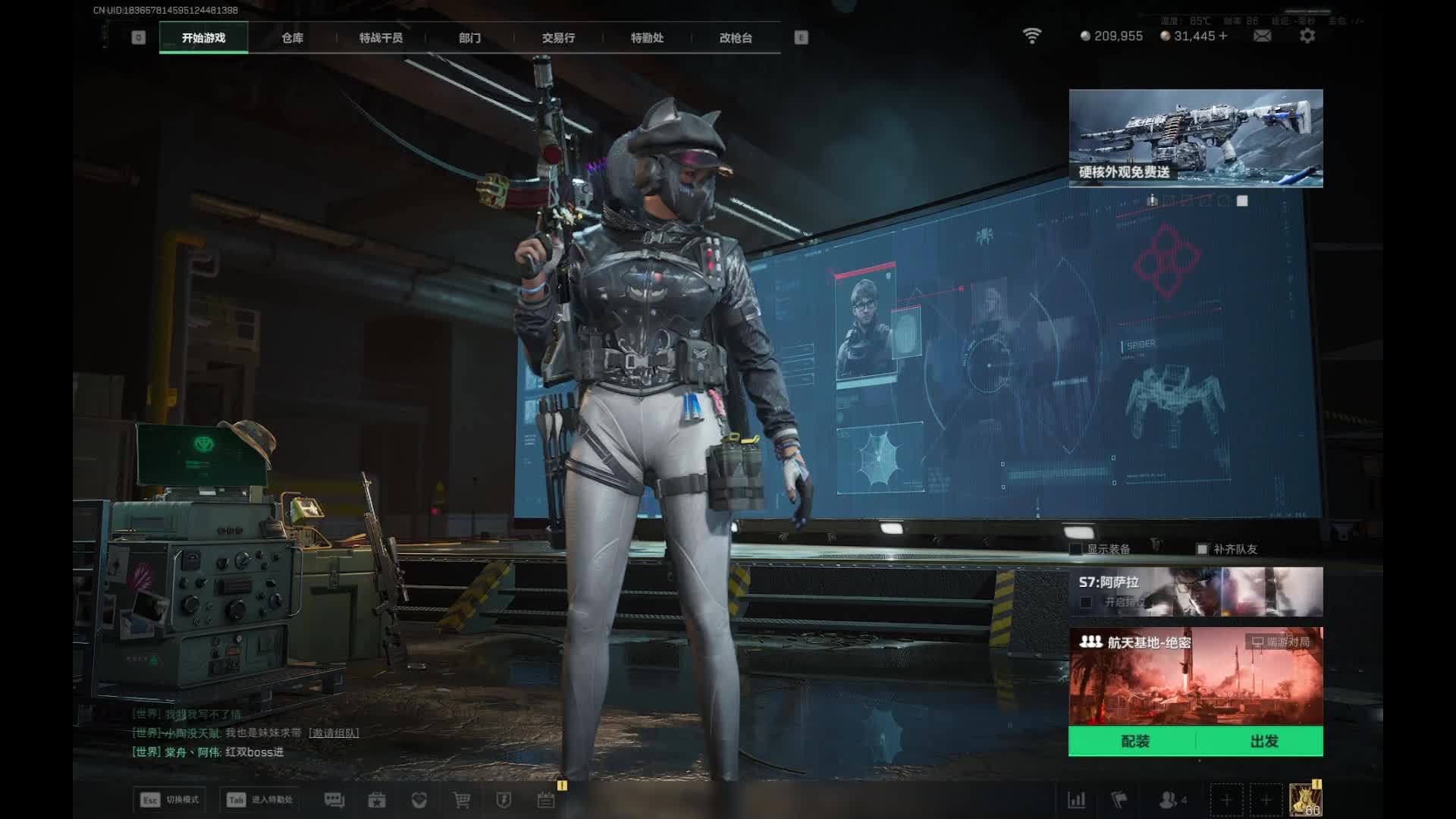Toggle the 补齐队友 fill teammates checkbox

[1202, 549]
